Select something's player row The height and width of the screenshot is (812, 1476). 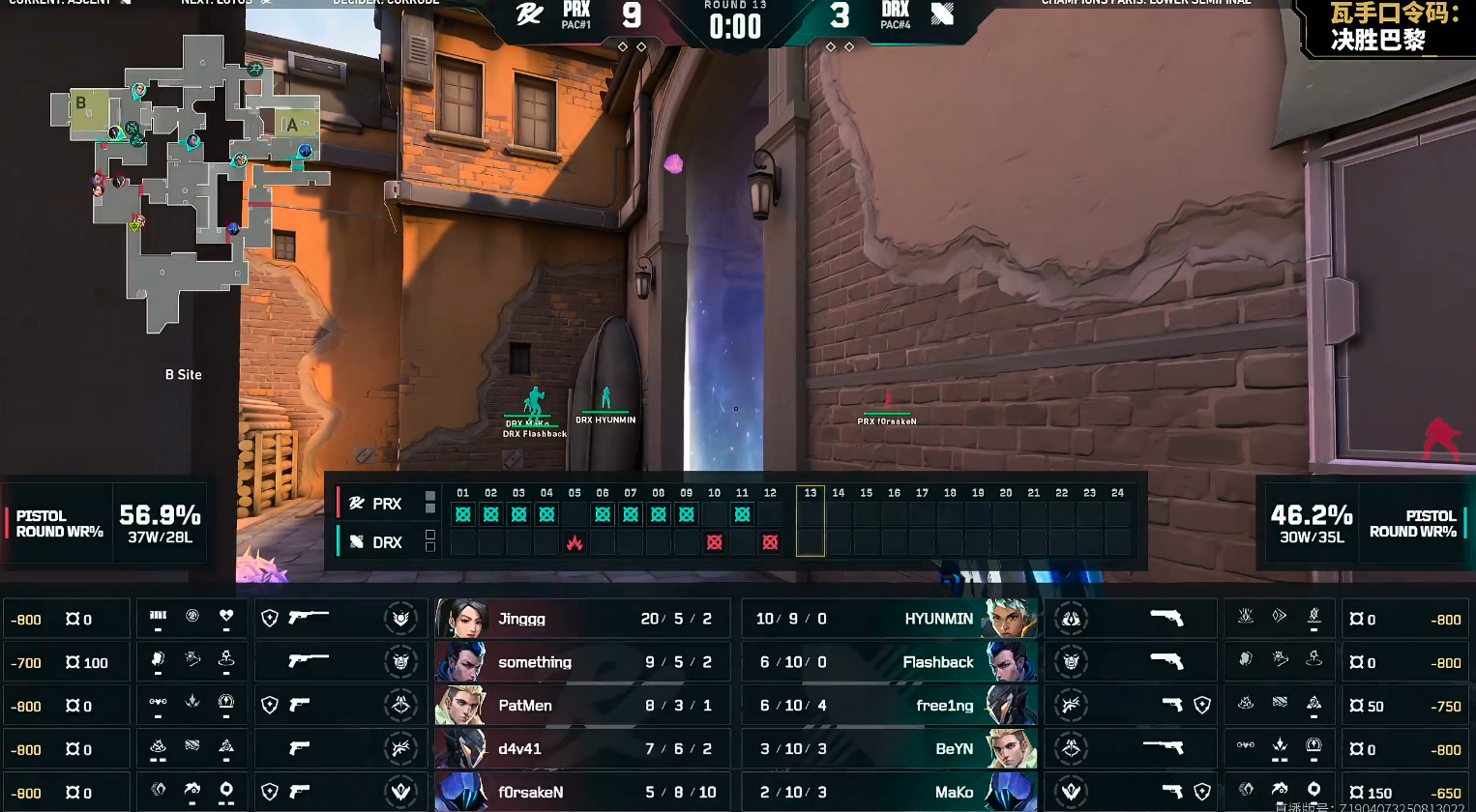tap(580, 662)
